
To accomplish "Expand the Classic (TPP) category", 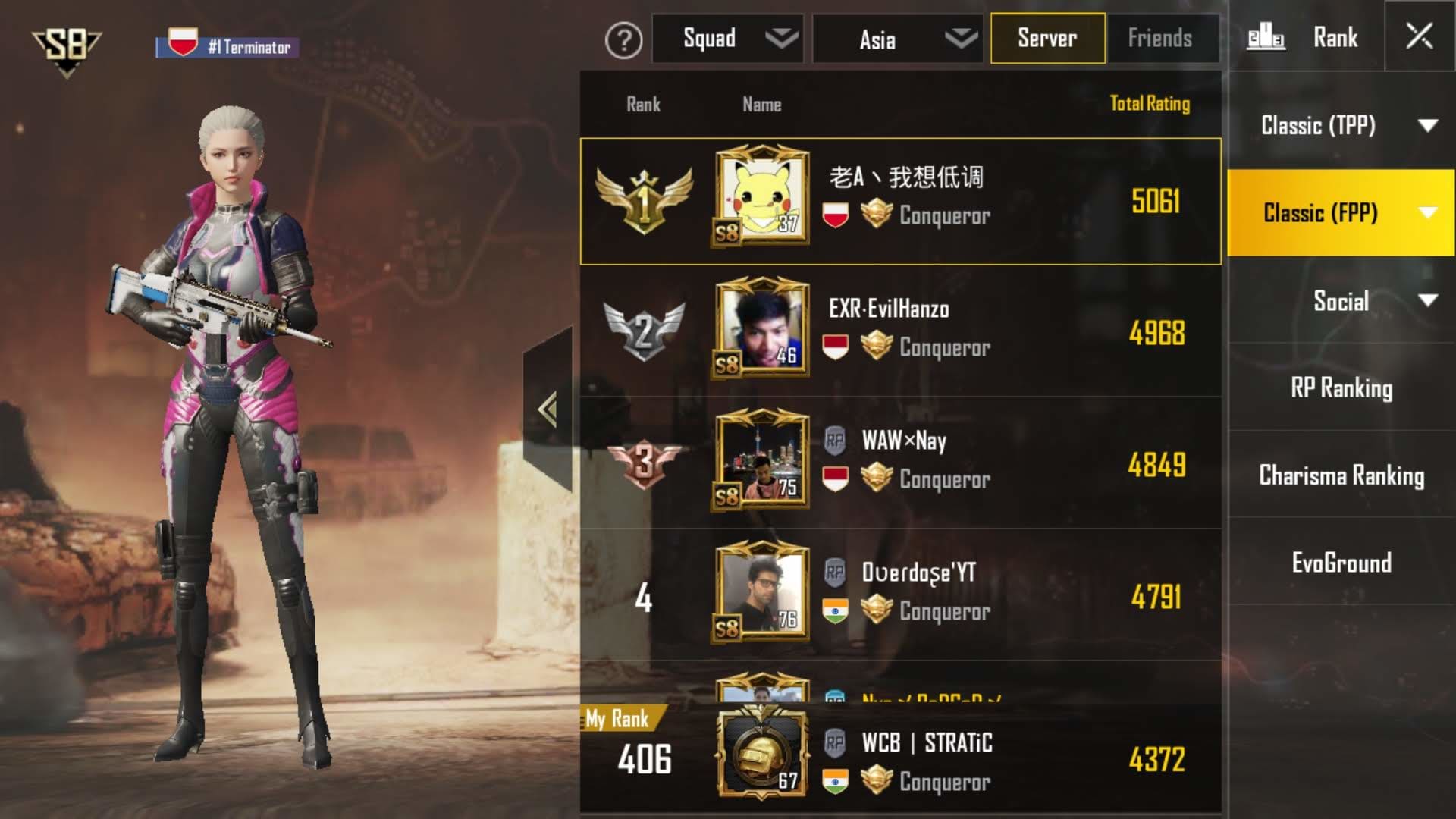I will click(1341, 125).
